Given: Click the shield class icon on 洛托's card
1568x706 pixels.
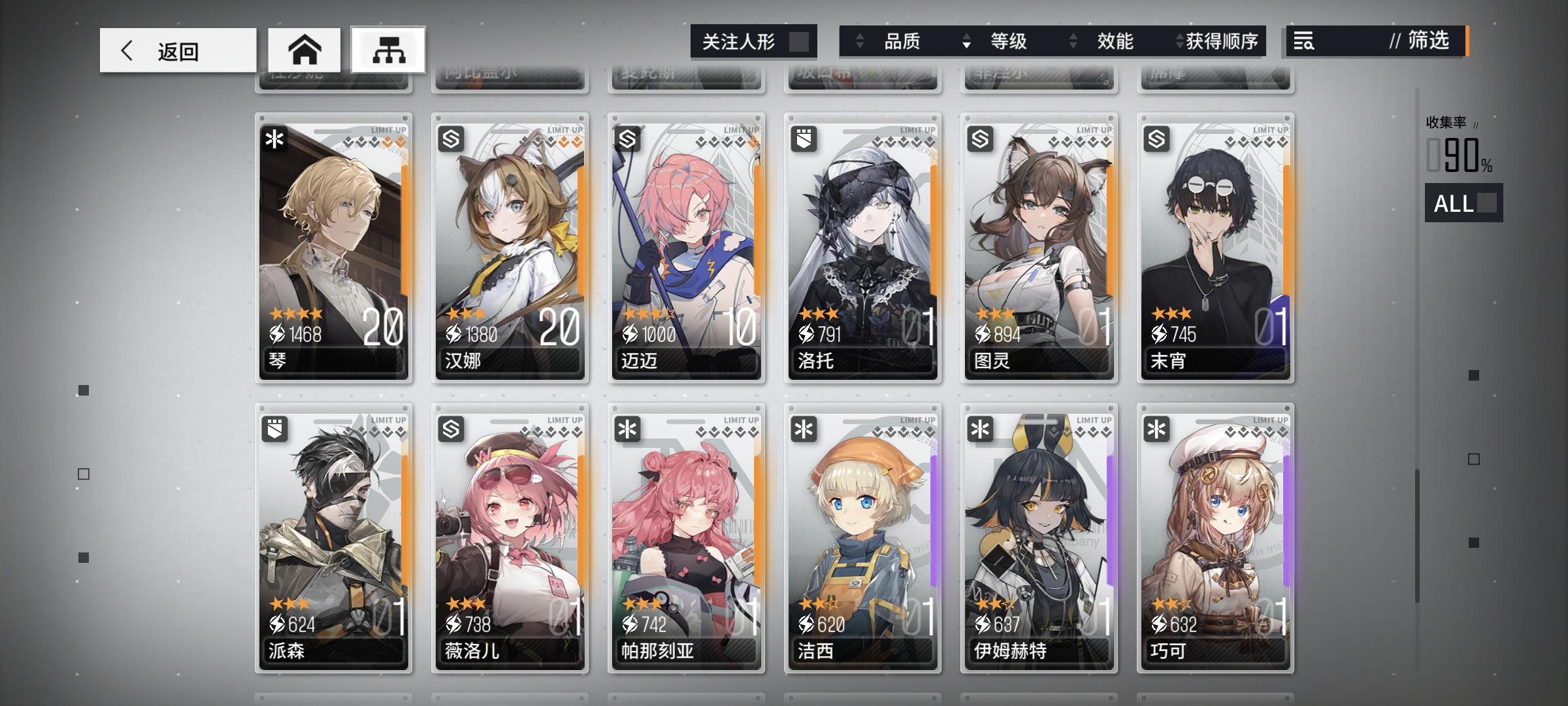Looking at the screenshot, I should [x=802, y=139].
